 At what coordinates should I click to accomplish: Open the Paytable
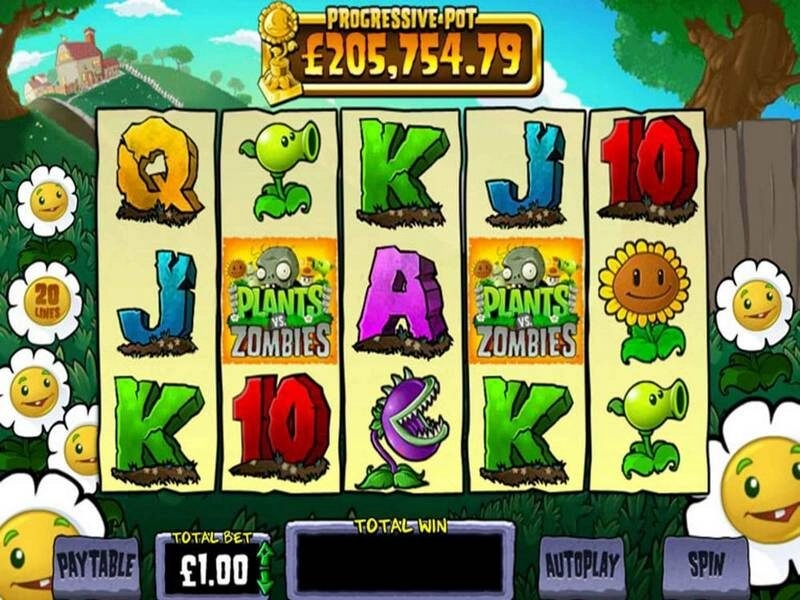tap(96, 565)
